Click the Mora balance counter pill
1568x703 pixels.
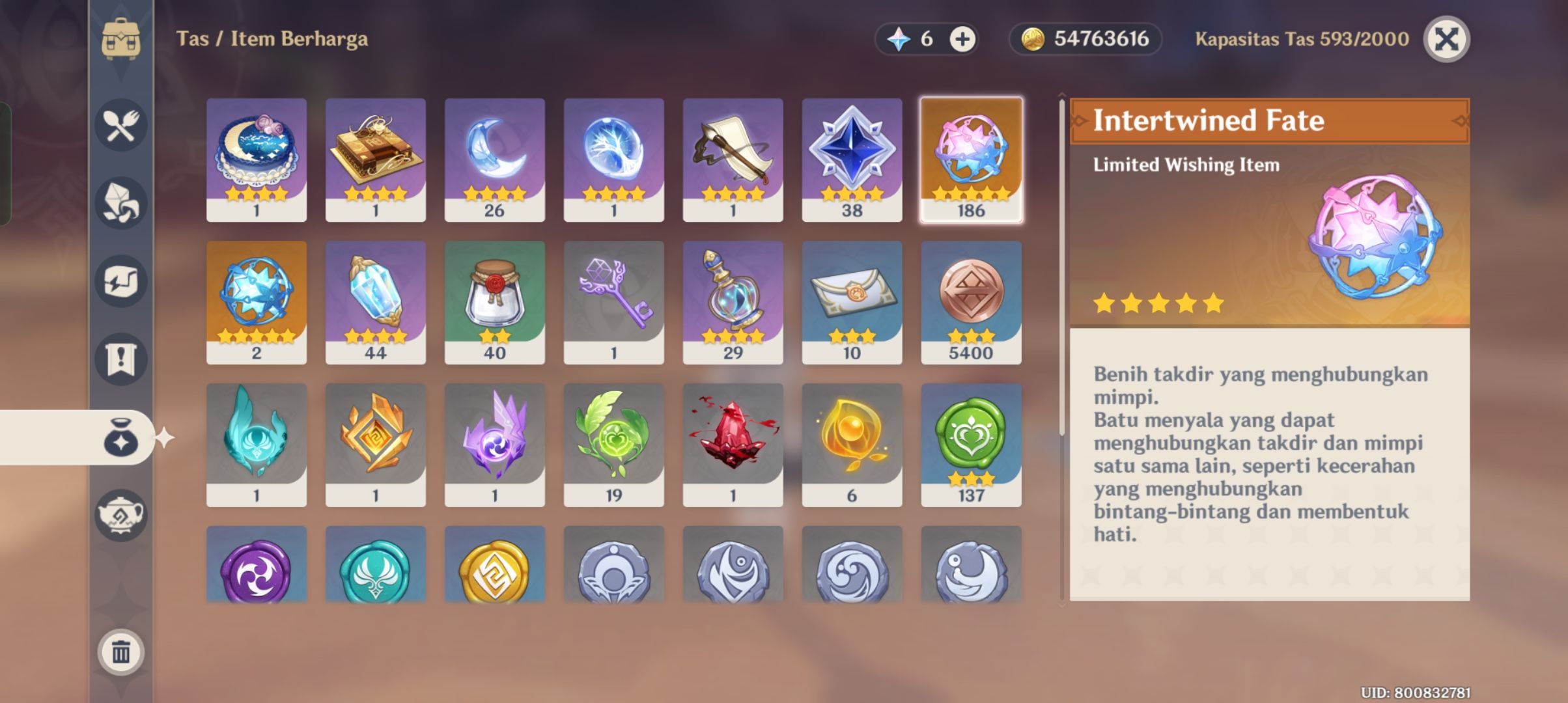point(1084,38)
